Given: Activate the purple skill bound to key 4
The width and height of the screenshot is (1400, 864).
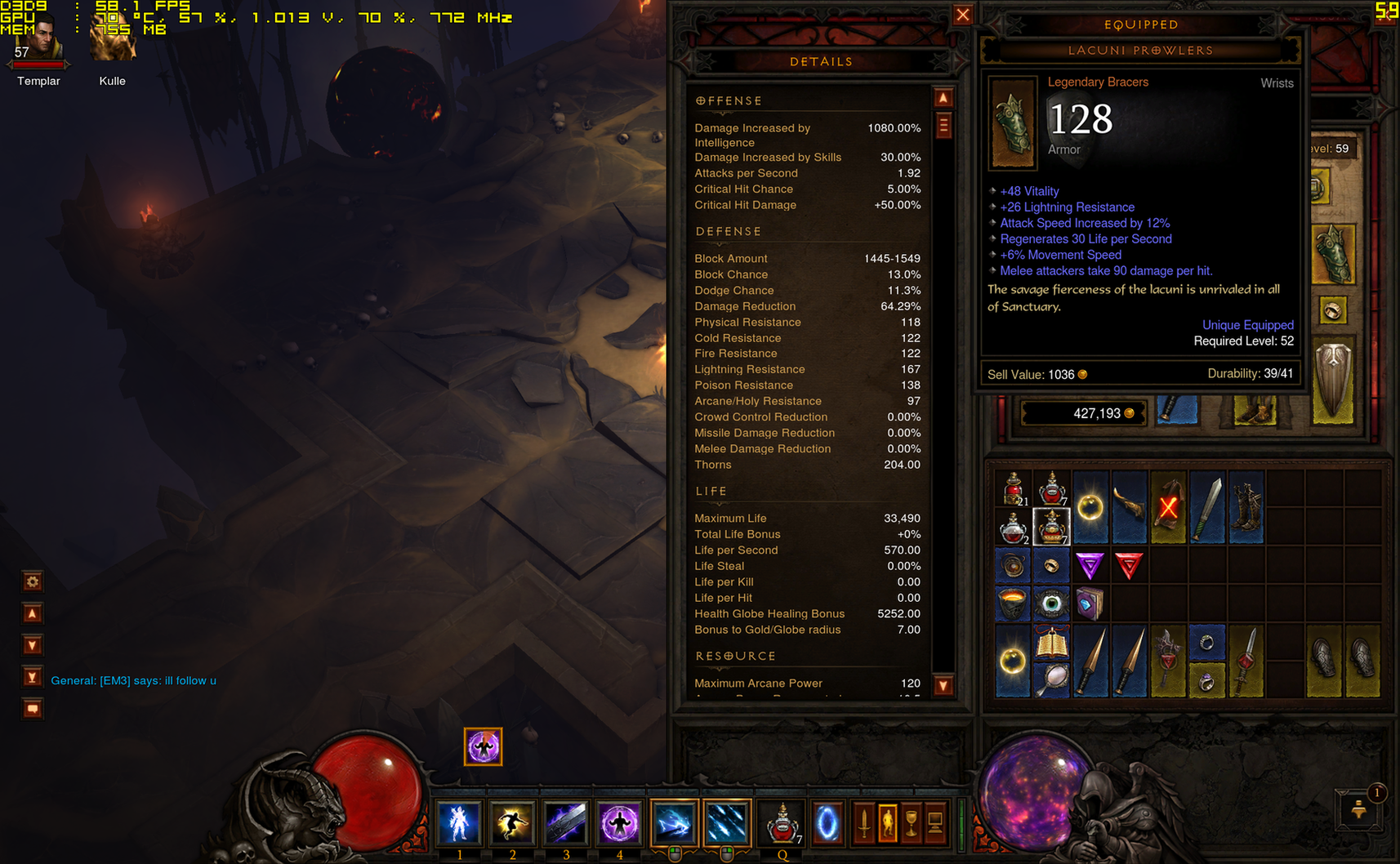Looking at the screenshot, I should point(619,823).
